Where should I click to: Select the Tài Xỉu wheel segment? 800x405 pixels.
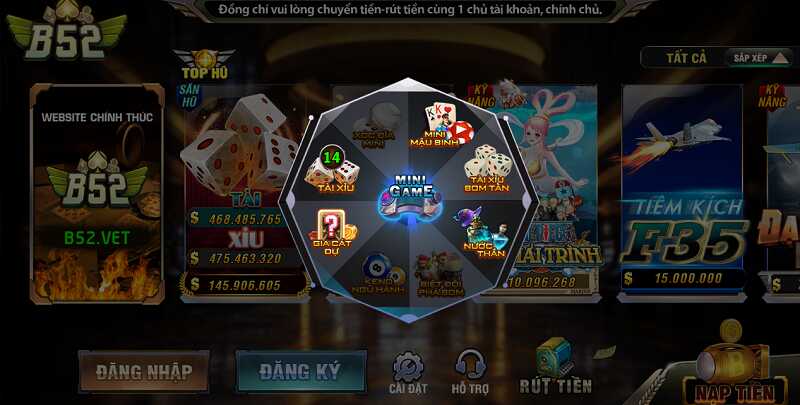click(330, 168)
